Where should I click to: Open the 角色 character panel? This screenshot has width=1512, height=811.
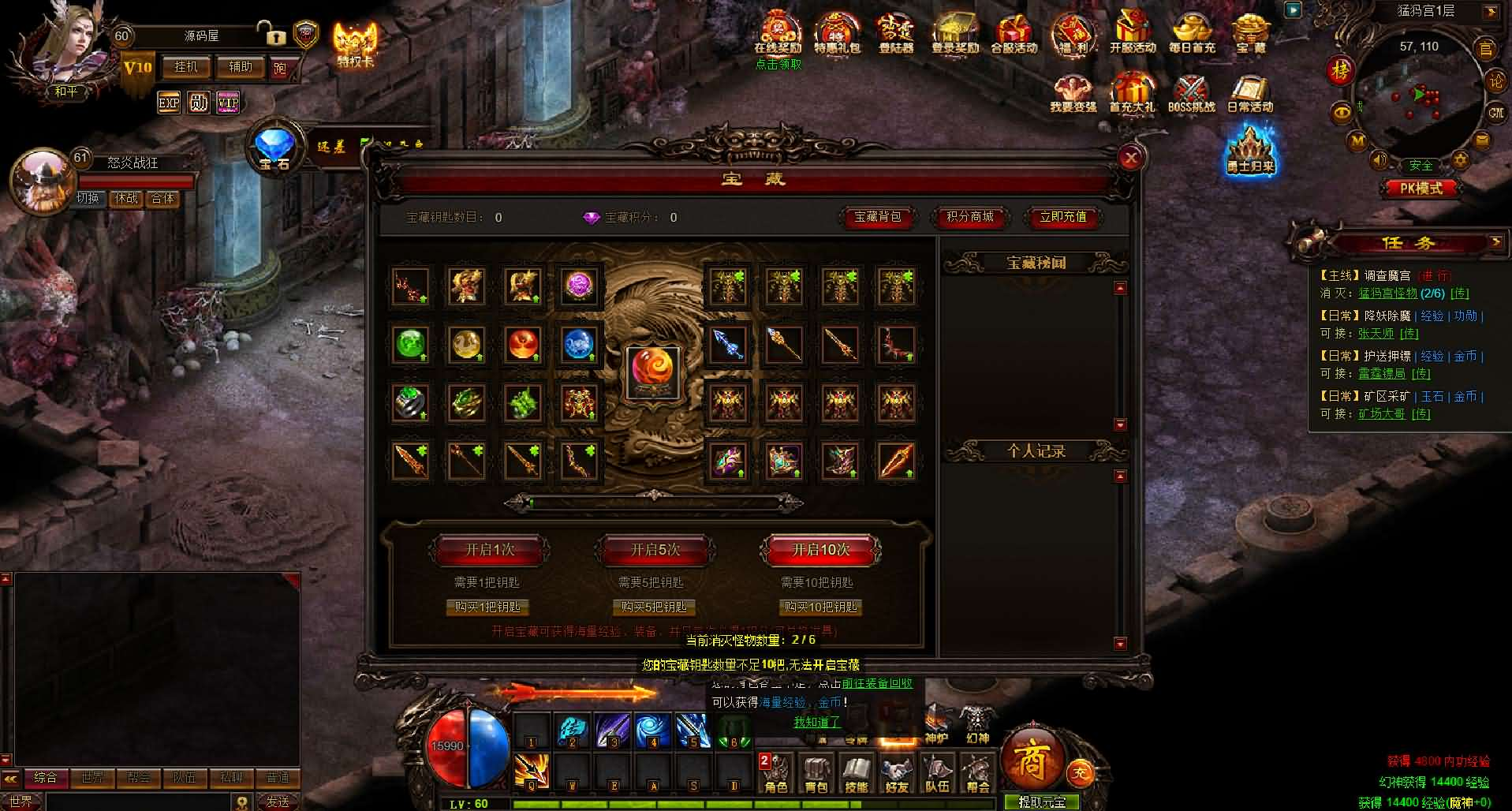coord(776,773)
